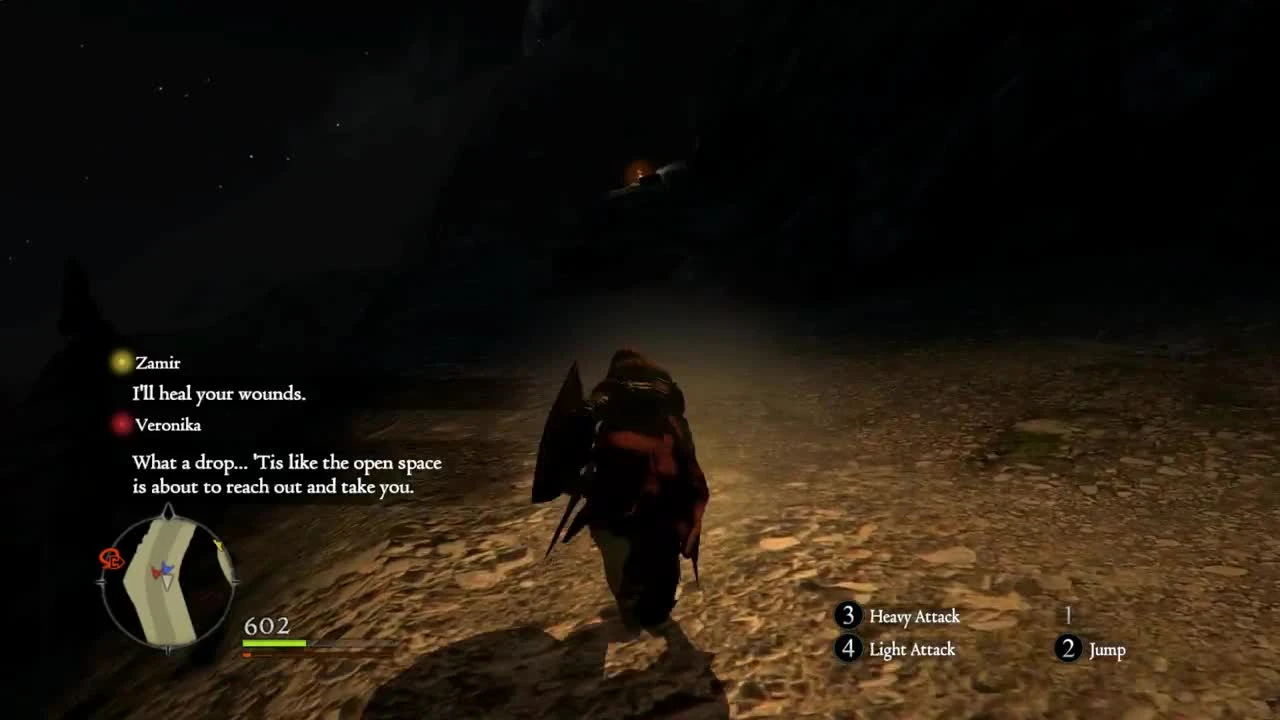Image resolution: width=1280 pixels, height=720 pixels.
Task: Click the name label Veronika
Action: click(169, 424)
